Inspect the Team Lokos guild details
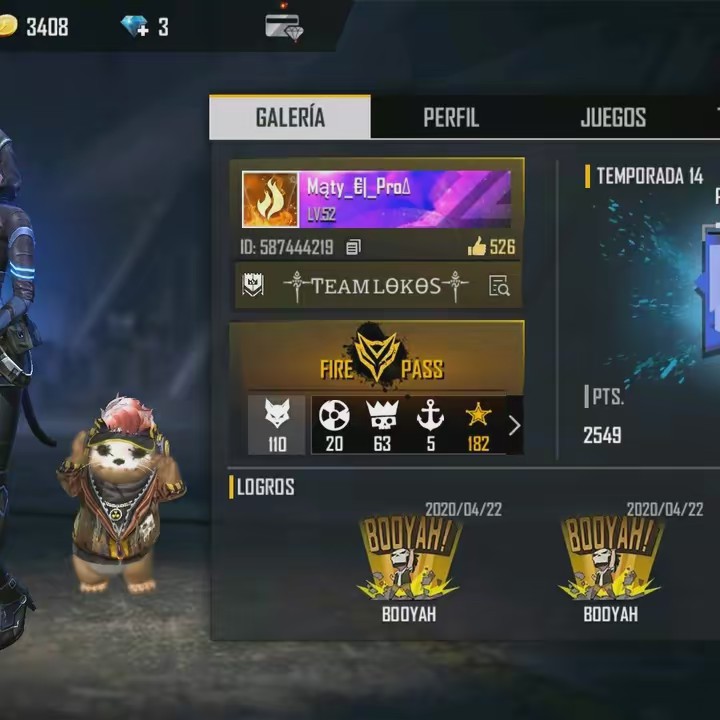The width and height of the screenshot is (720, 720). tap(499, 287)
